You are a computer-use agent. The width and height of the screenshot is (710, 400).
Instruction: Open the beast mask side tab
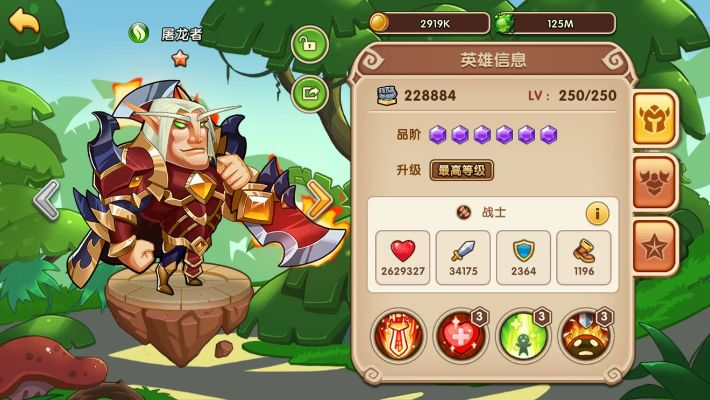click(656, 182)
